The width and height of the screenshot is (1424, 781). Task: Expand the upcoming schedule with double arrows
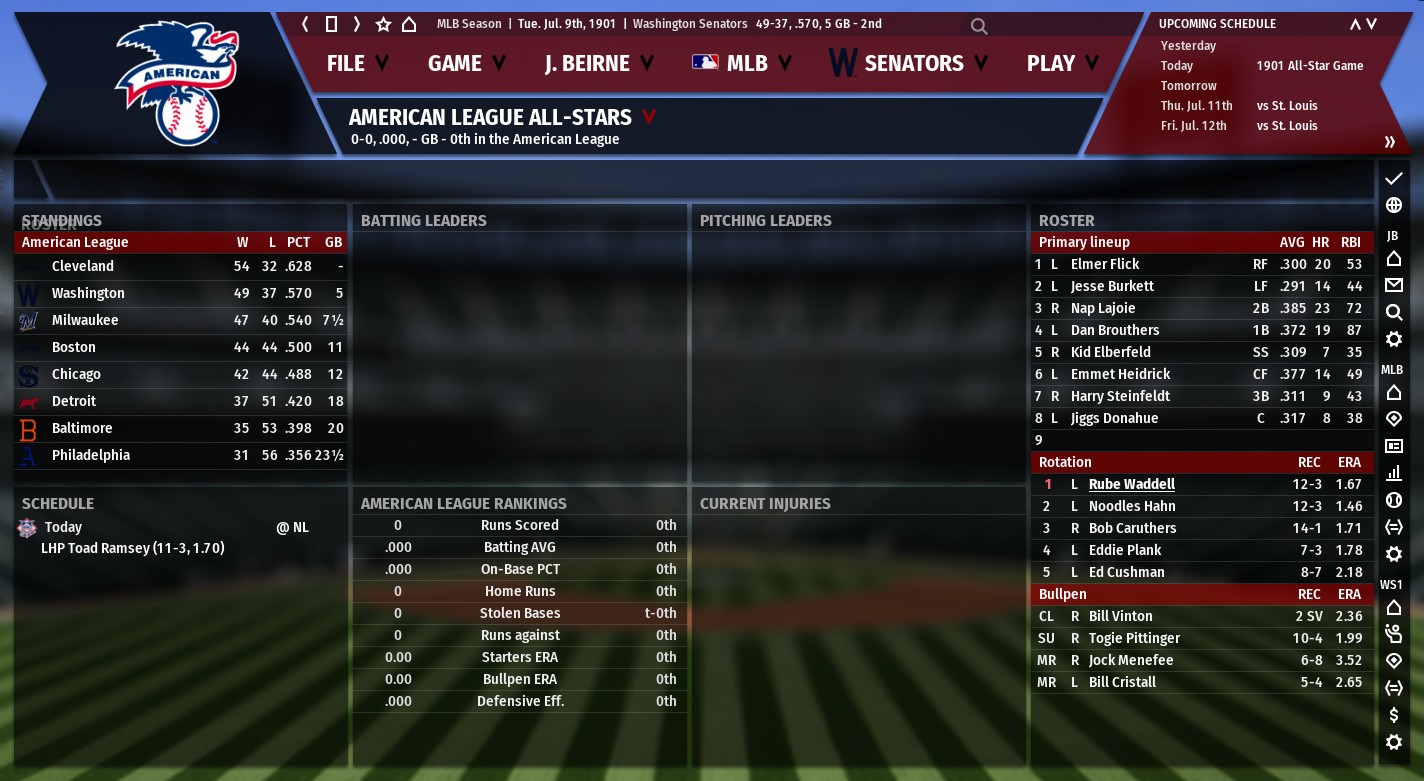(x=1389, y=142)
